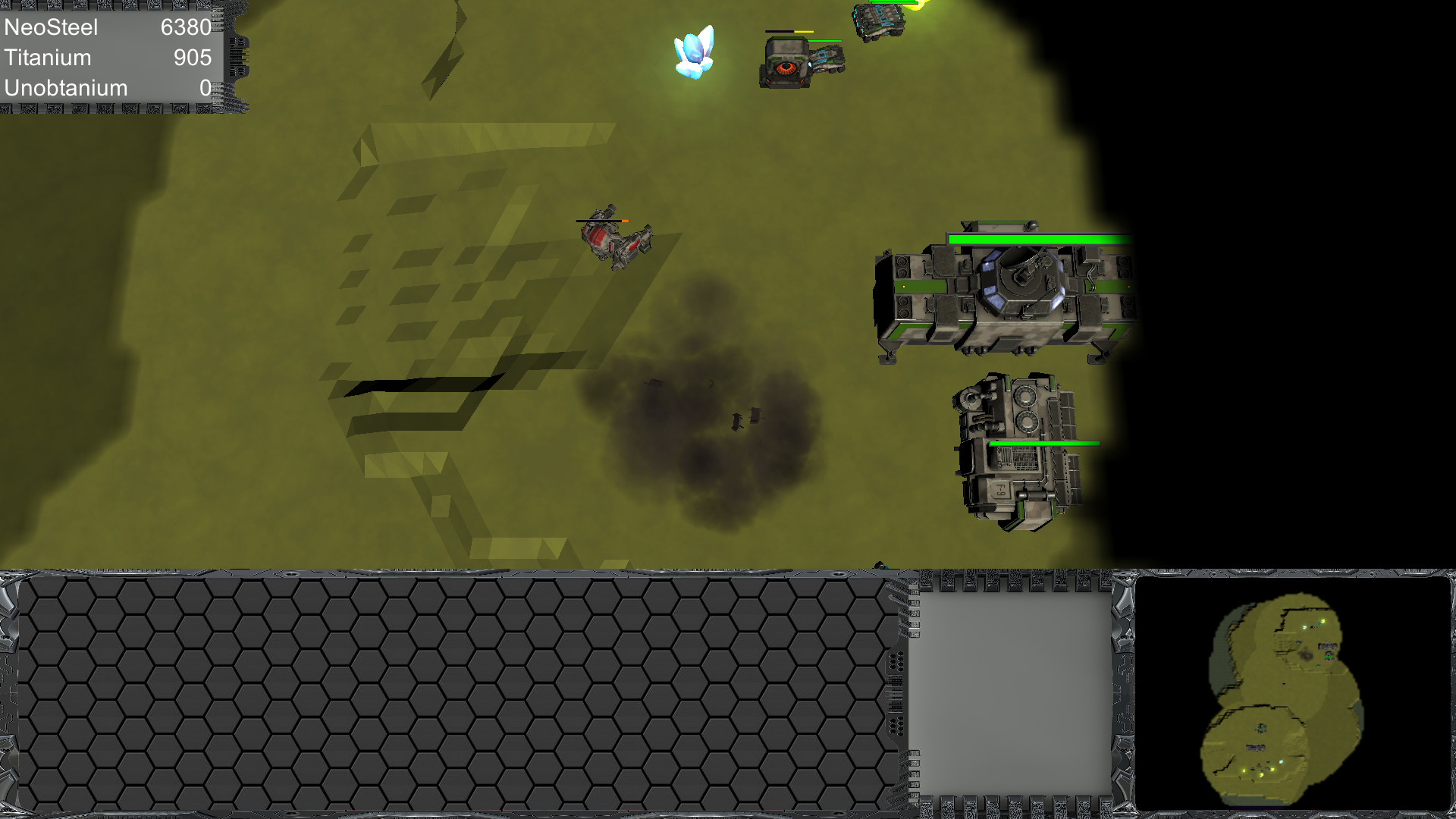
Task: Select the refinery with the orange reactor core
Action: [785, 64]
